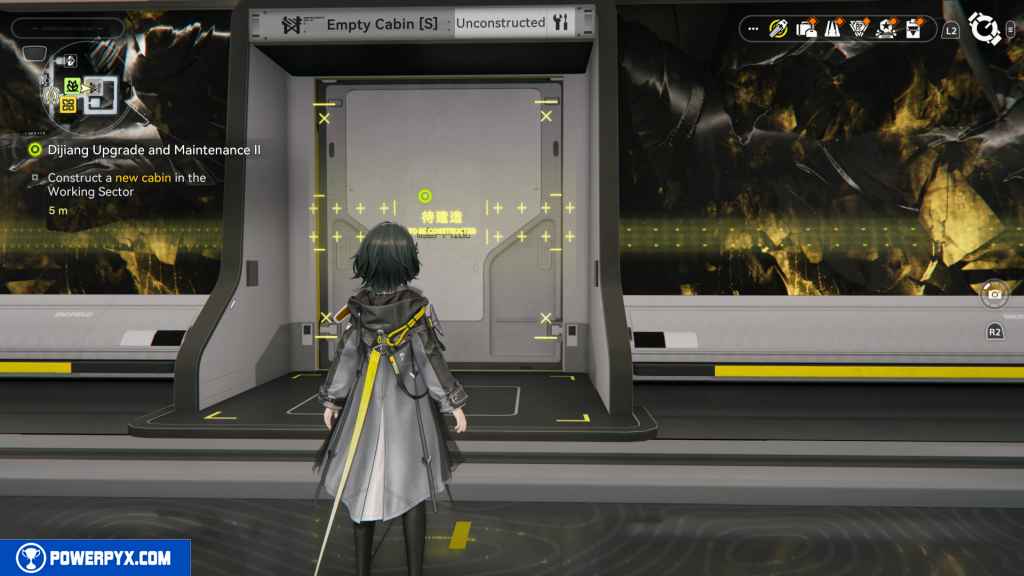
Task: Open the inverted triangle emblem icon
Action: [858, 29]
